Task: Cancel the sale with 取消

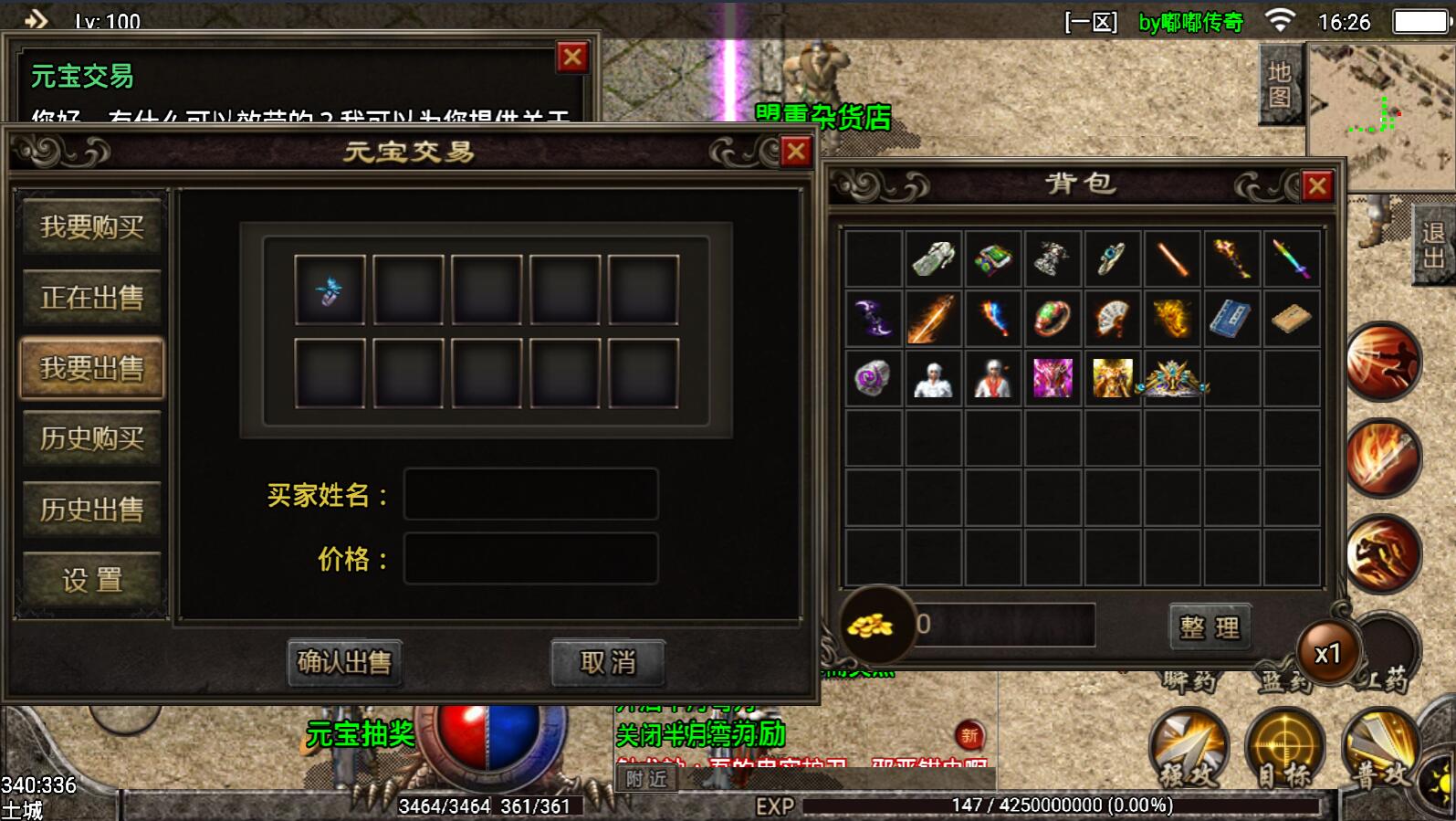Action: [607, 662]
